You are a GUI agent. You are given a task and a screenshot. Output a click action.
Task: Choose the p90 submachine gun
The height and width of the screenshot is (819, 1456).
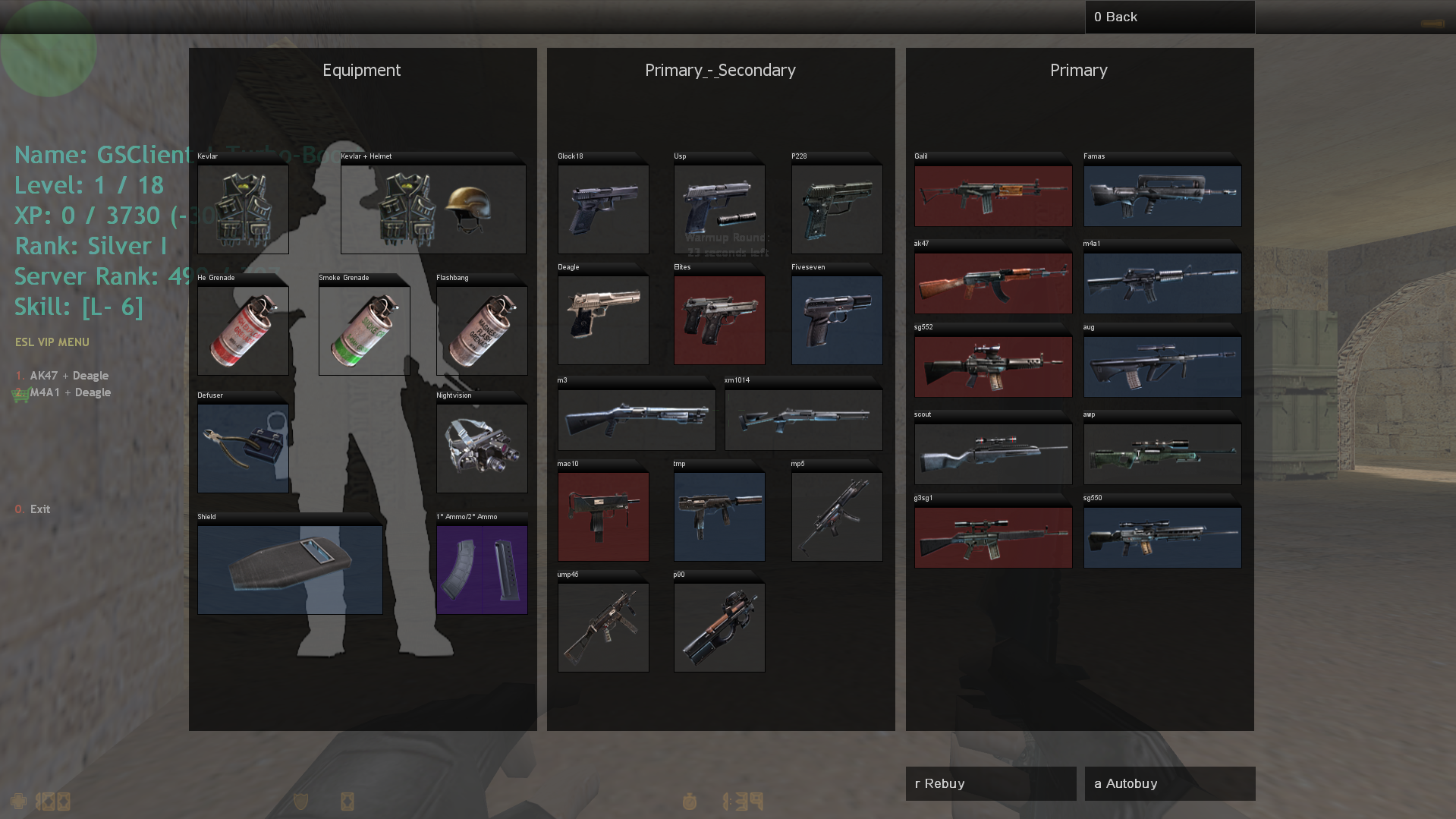pyautogui.click(x=719, y=627)
